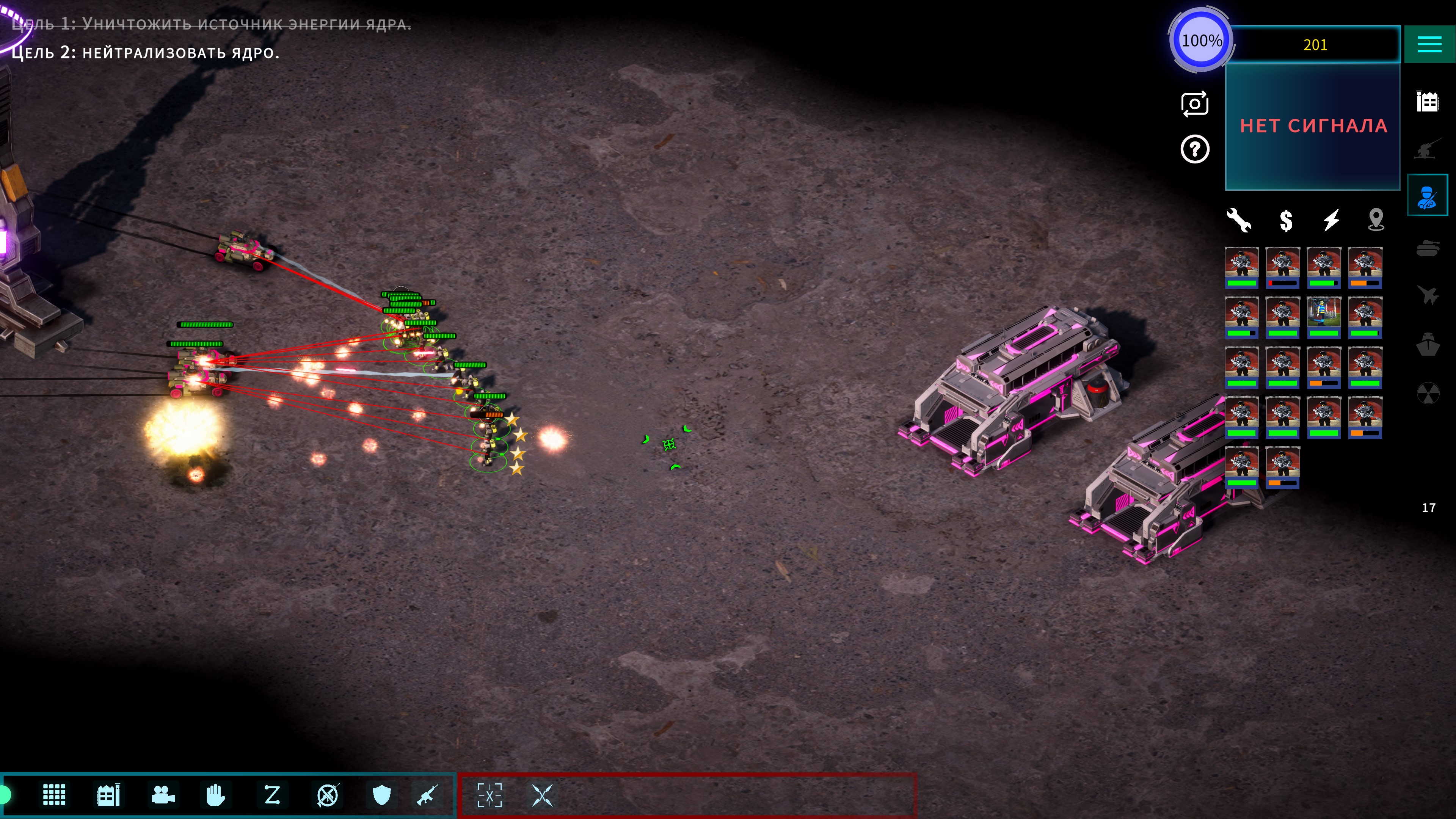This screenshot has height=819, width=1456.
Task: Open the naval ship category tab
Action: coord(1427,344)
